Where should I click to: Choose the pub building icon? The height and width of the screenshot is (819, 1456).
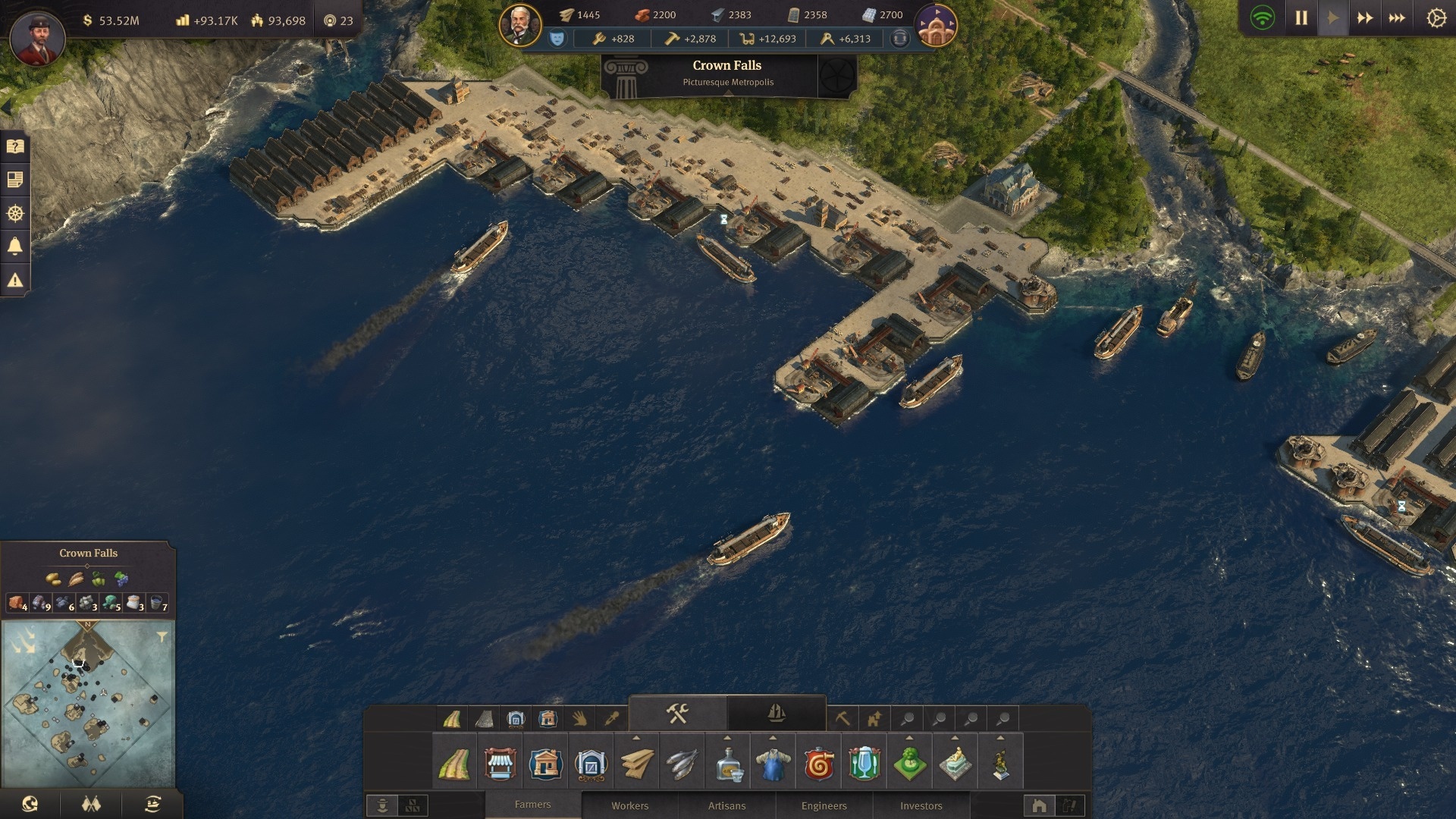864,764
